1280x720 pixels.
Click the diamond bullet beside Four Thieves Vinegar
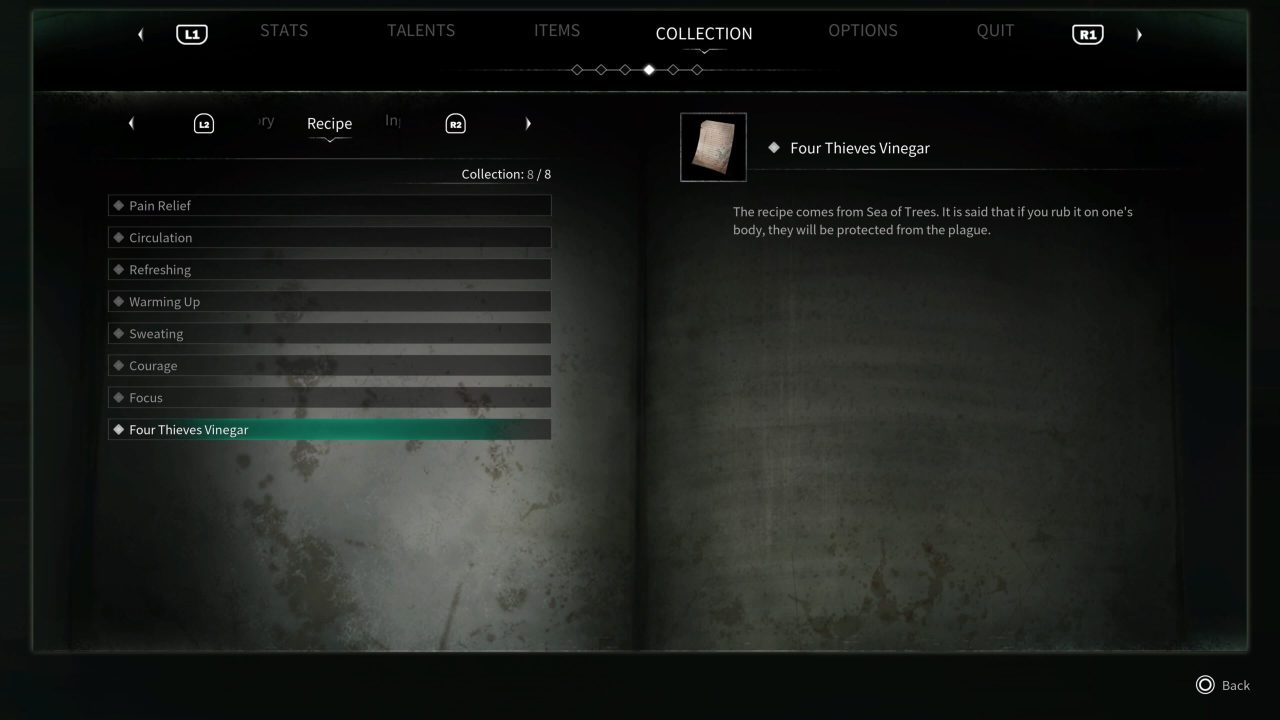[118, 429]
